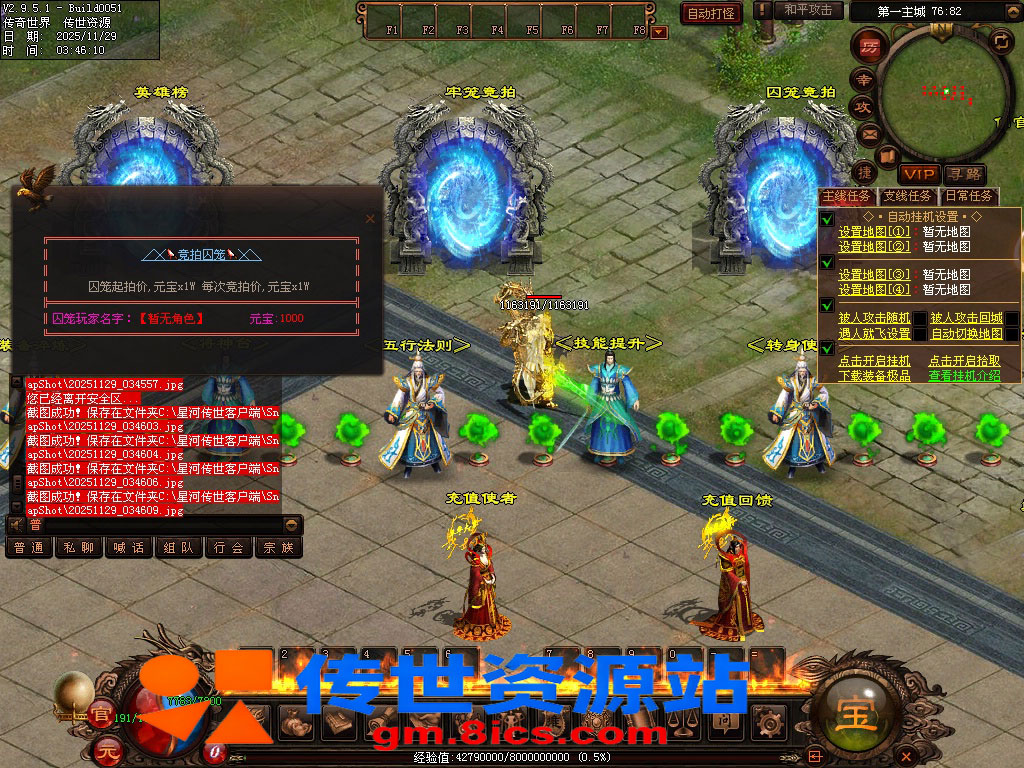Activate the 寻路 pathfinding button
The width and height of the screenshot is (1024, 768).
pyautogui.click(x=965, y=174)
